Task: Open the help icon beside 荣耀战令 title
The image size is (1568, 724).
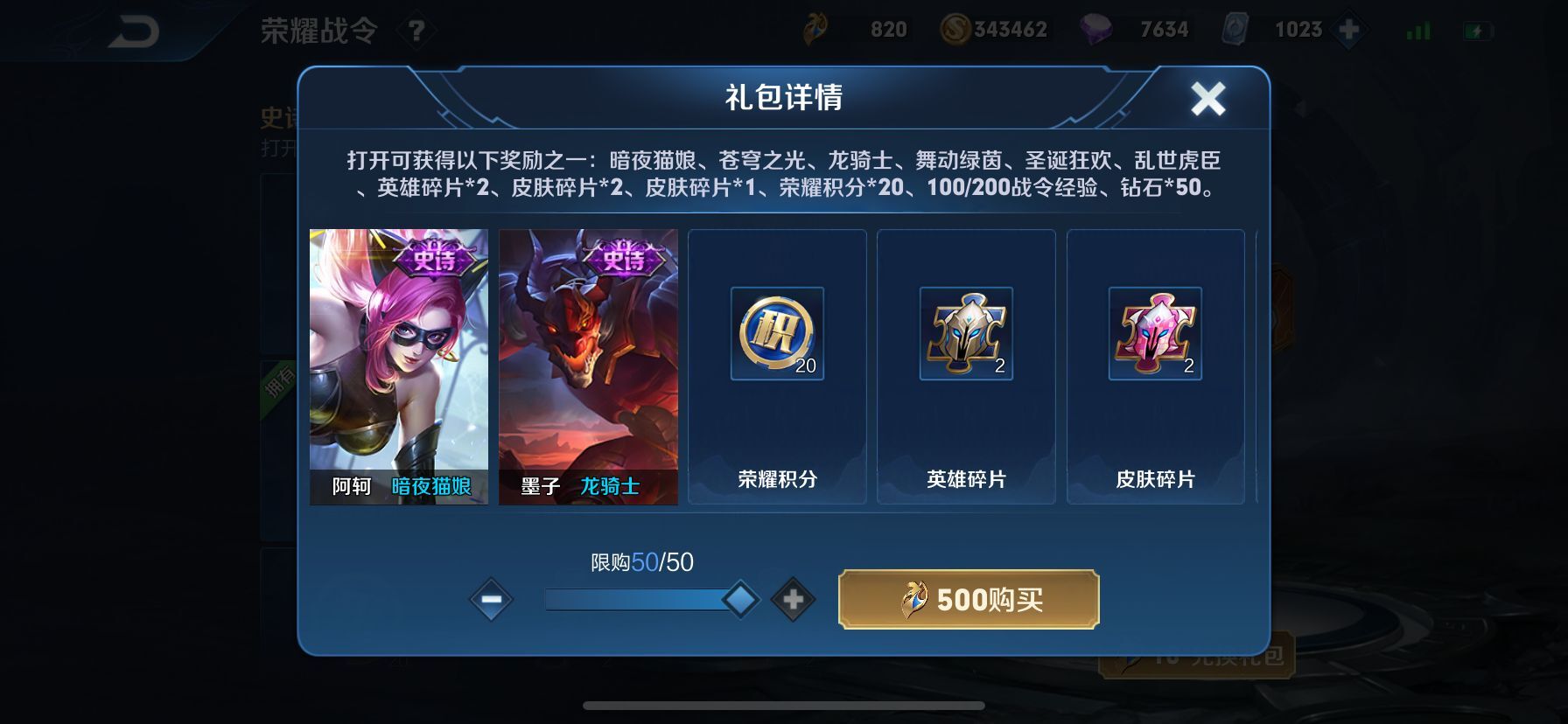Action: pos(418,29)
